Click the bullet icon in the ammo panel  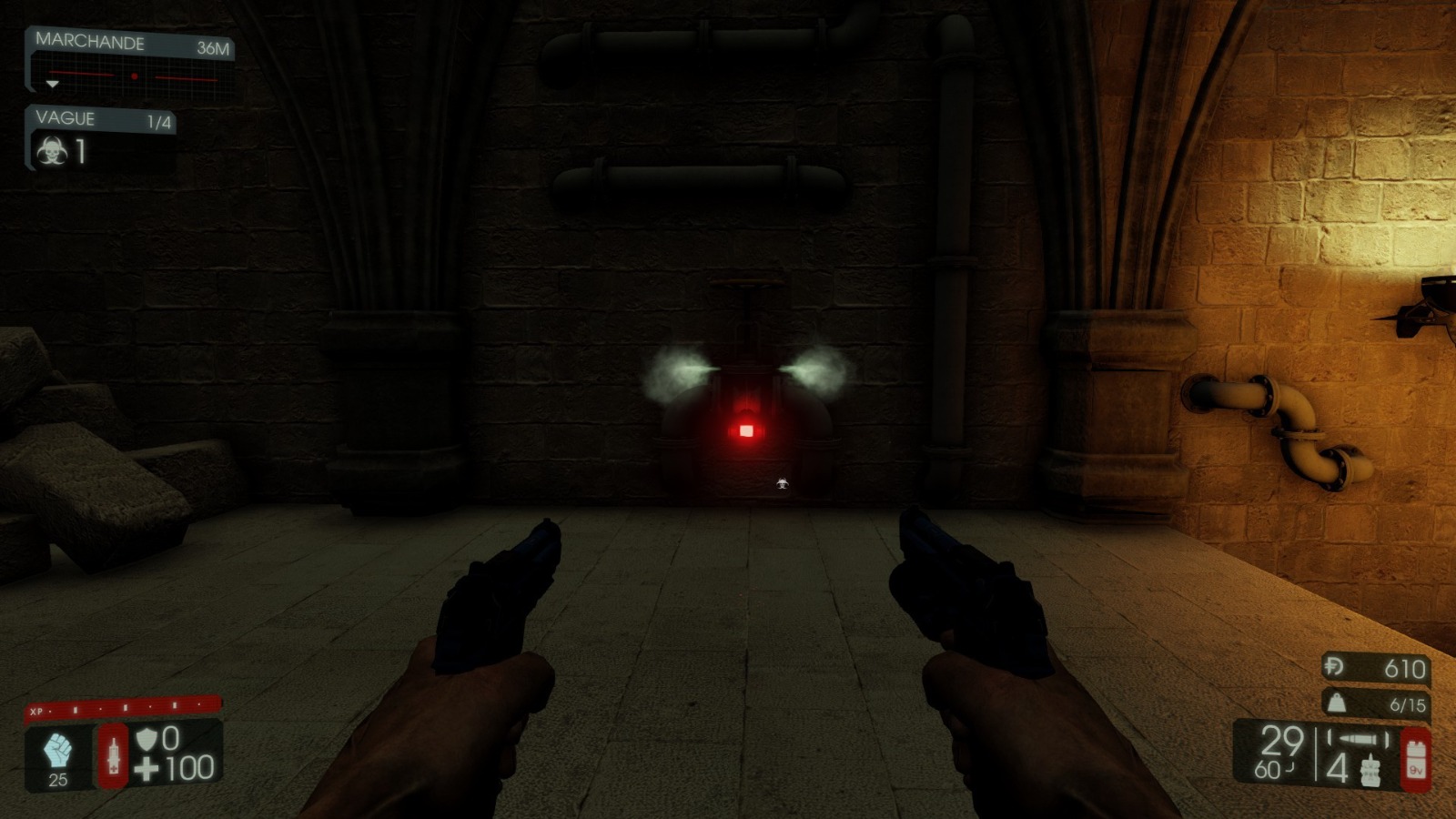(x=1359, y=739)
